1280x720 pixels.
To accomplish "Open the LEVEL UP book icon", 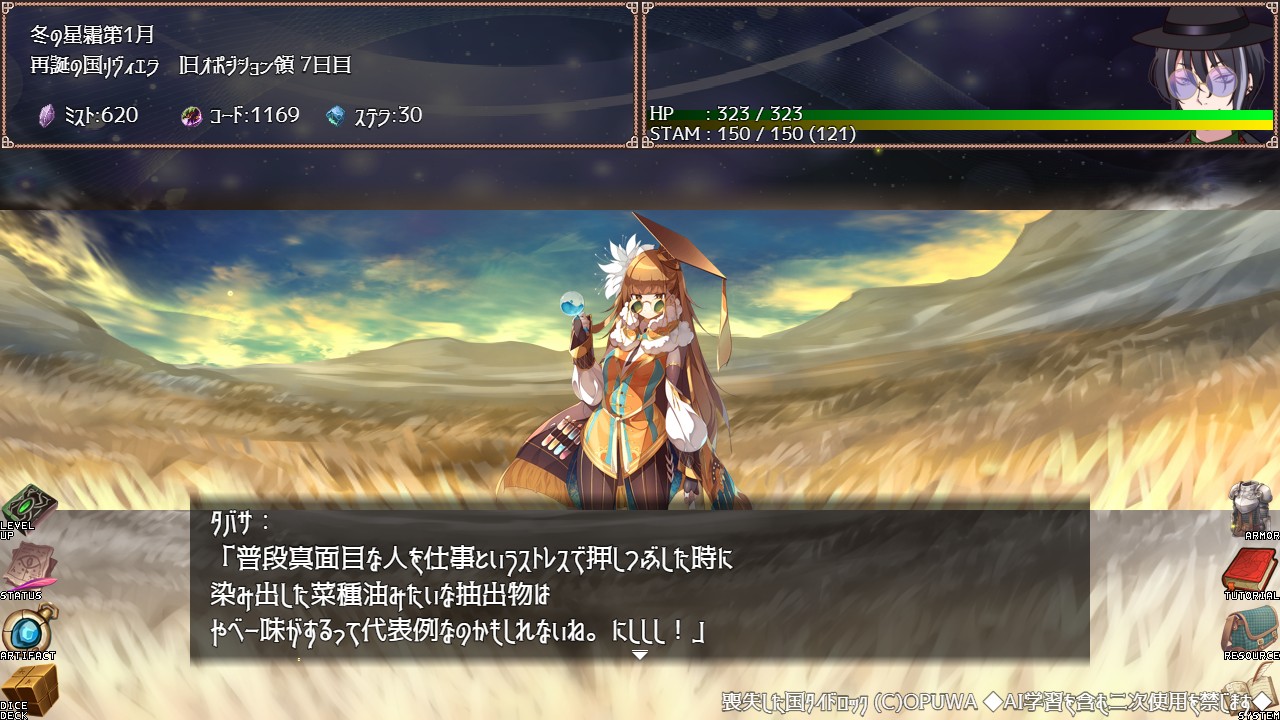I will [30, 510].
